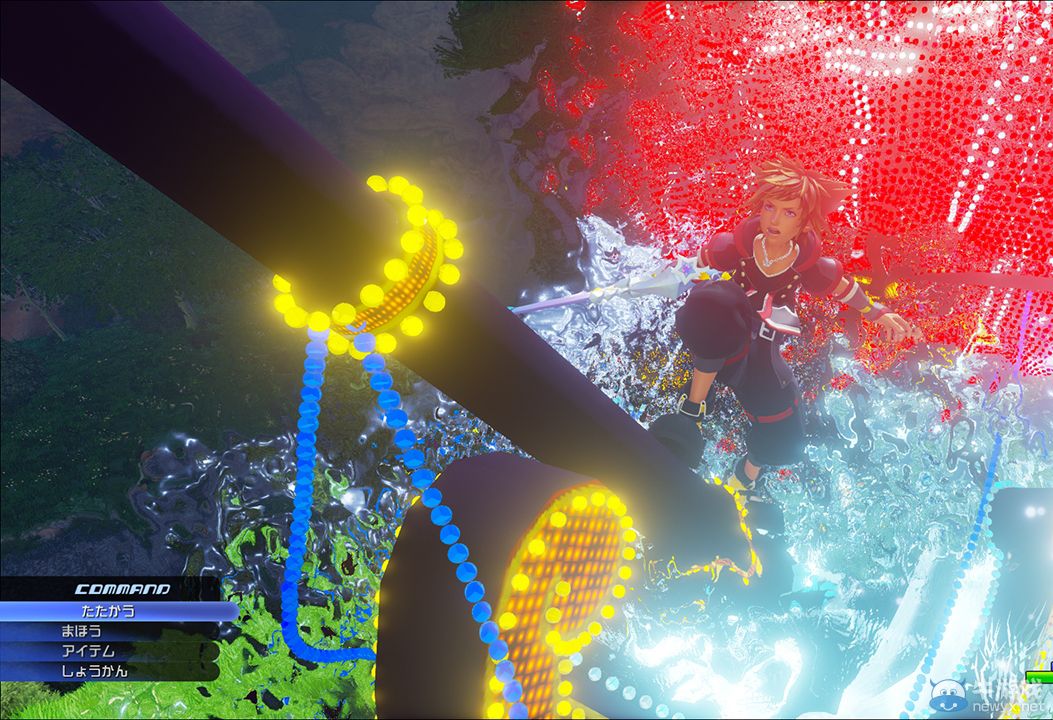This screenshot has width=1053, height=720.
Task: Open the しょうかん (Summon) command
Action: point(95,671)
